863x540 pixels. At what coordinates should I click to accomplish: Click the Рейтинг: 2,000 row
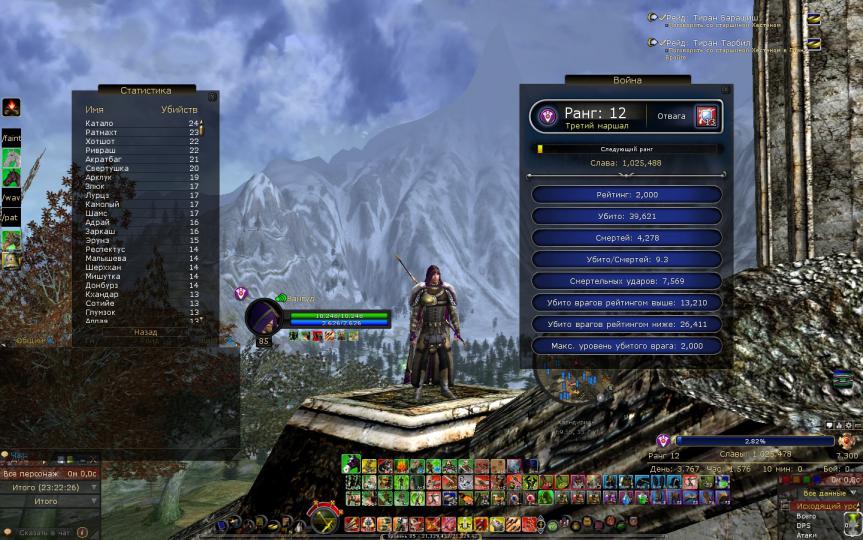(626, 194)
